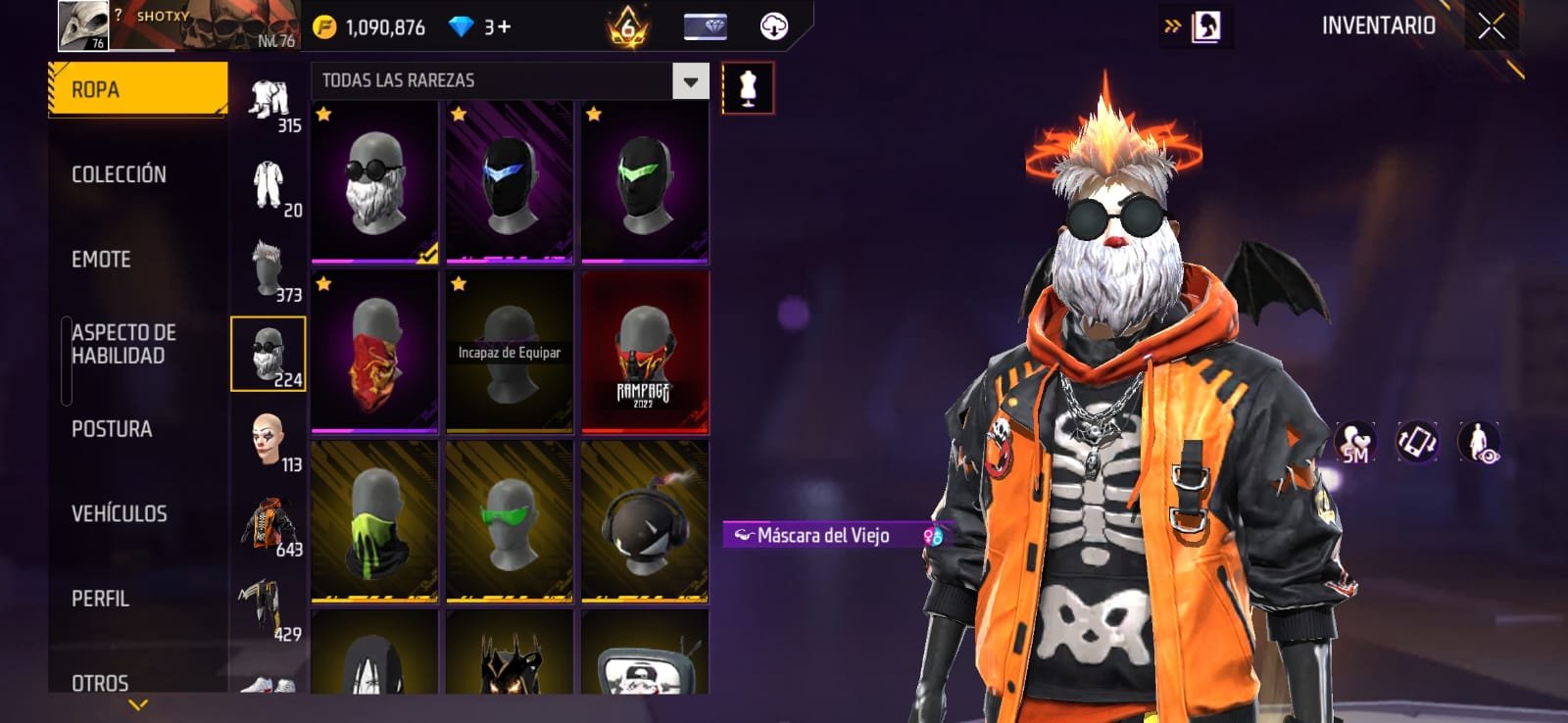
Task: Pick the green visor black mask
Action: (645, 182)
